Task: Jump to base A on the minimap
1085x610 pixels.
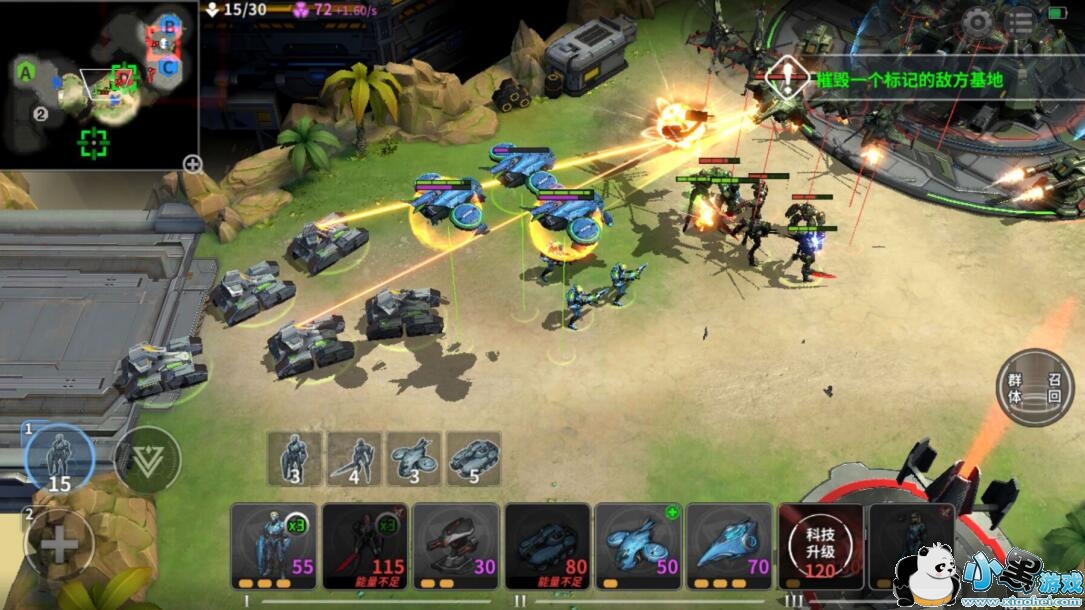Action: pos(25,71)
